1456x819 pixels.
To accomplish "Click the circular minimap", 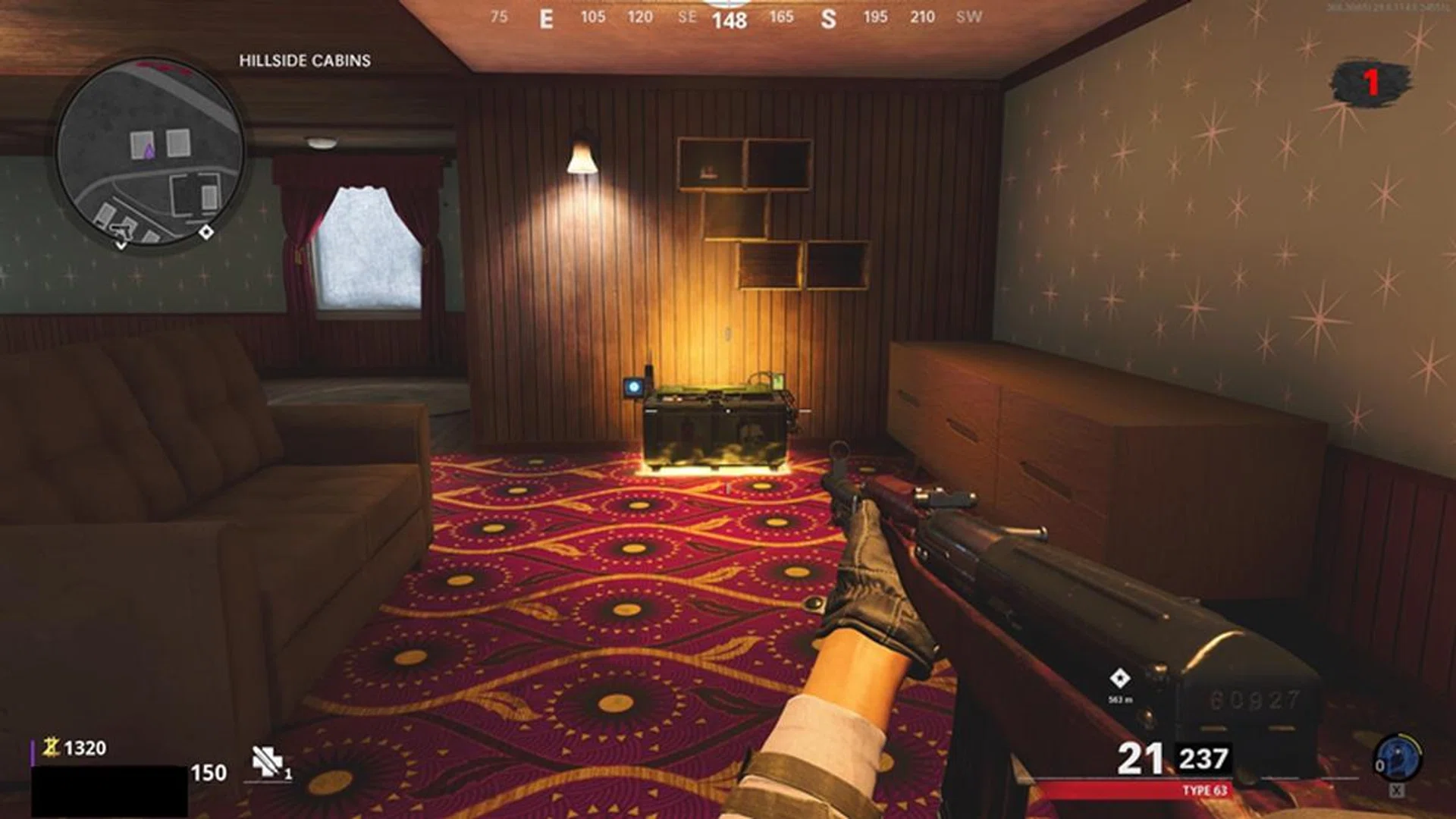I will coord(150,152).
